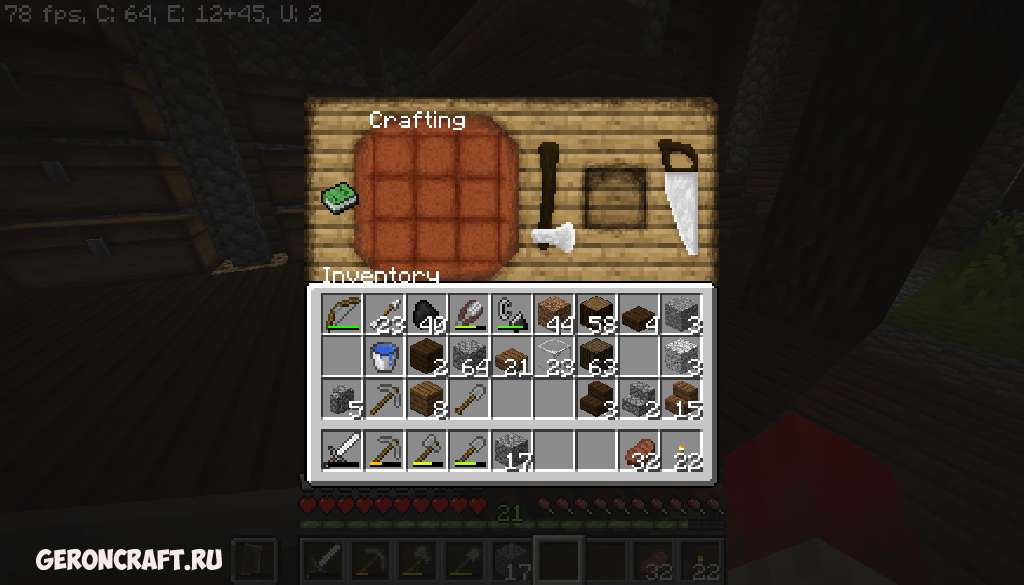Take the 23 glass blocks

pyautogui.click(x=554, y=356)
